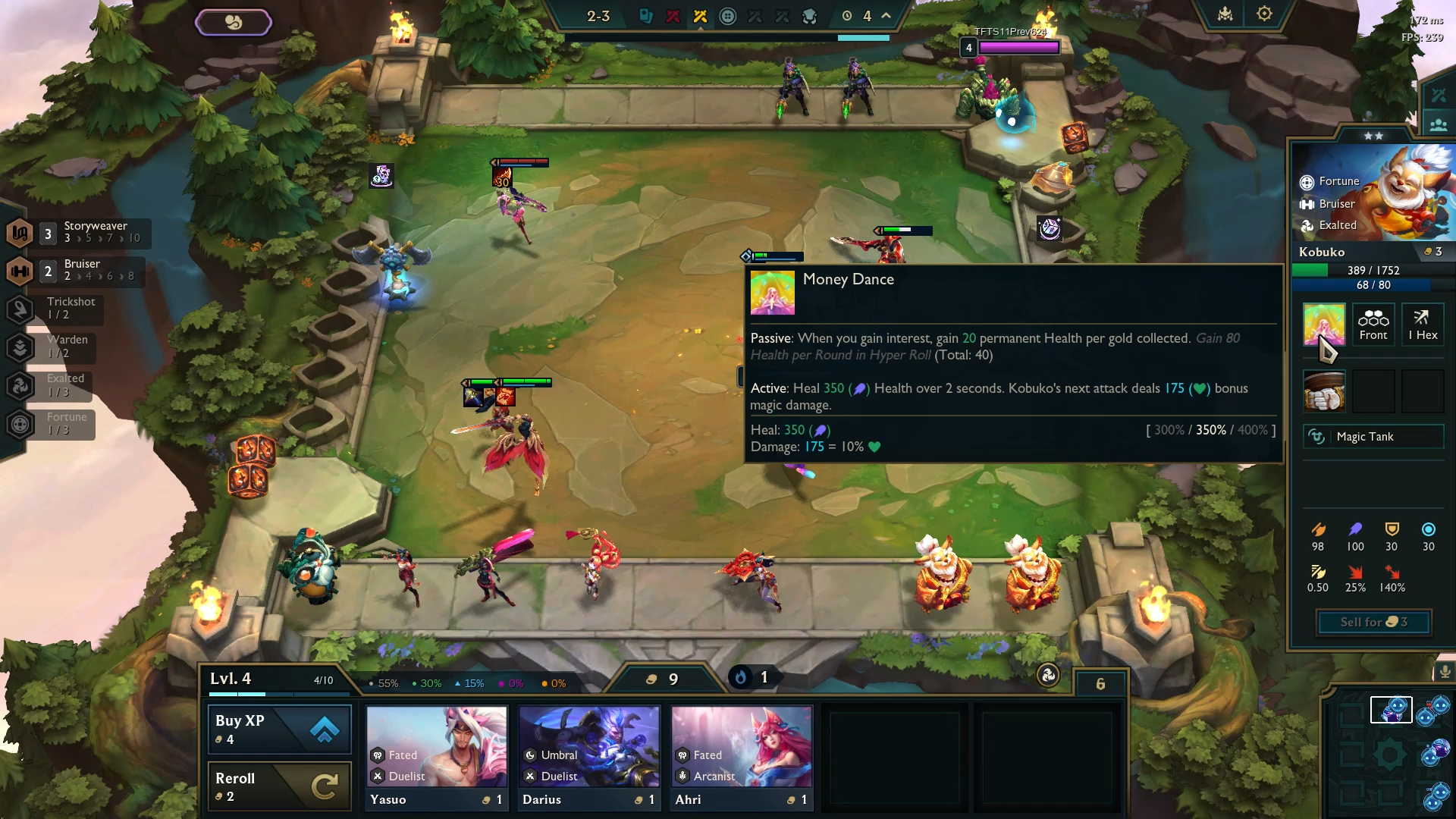Open the emote flair button at top left
The height and width of the screenshot is (819, 1456).
point(234,21)
